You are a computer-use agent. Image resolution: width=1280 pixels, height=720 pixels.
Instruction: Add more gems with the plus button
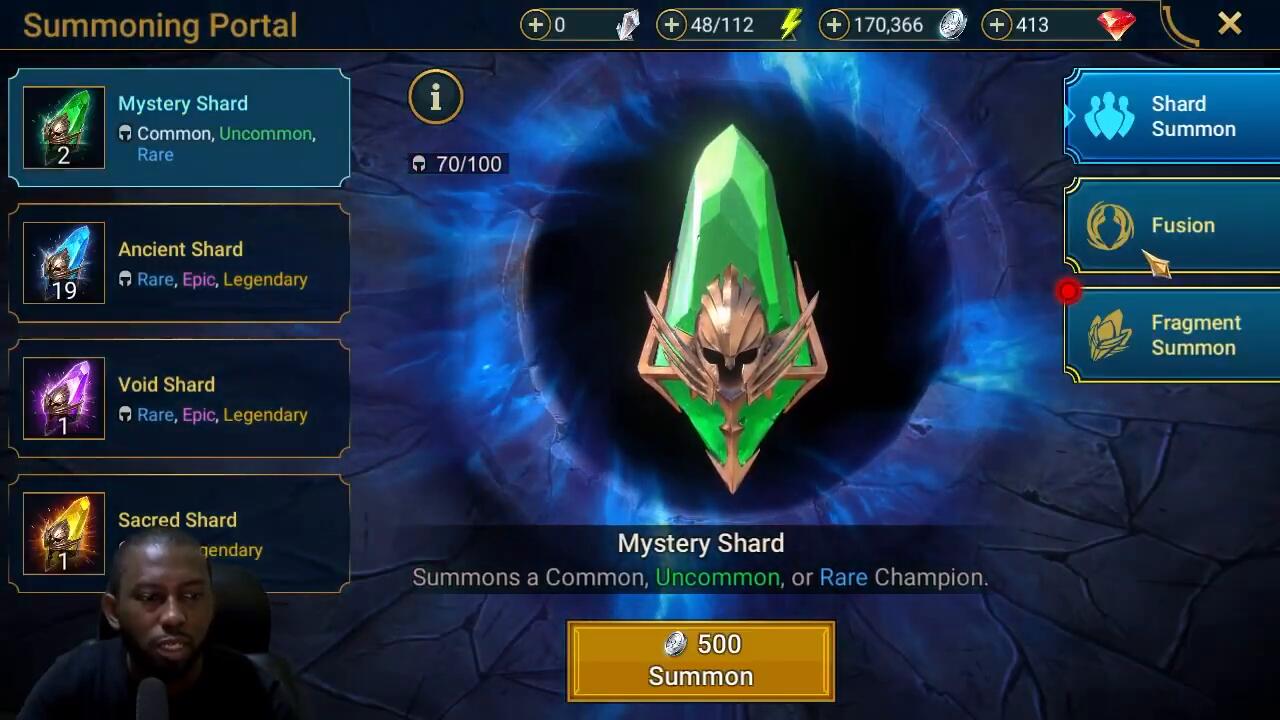coord(997,25)
